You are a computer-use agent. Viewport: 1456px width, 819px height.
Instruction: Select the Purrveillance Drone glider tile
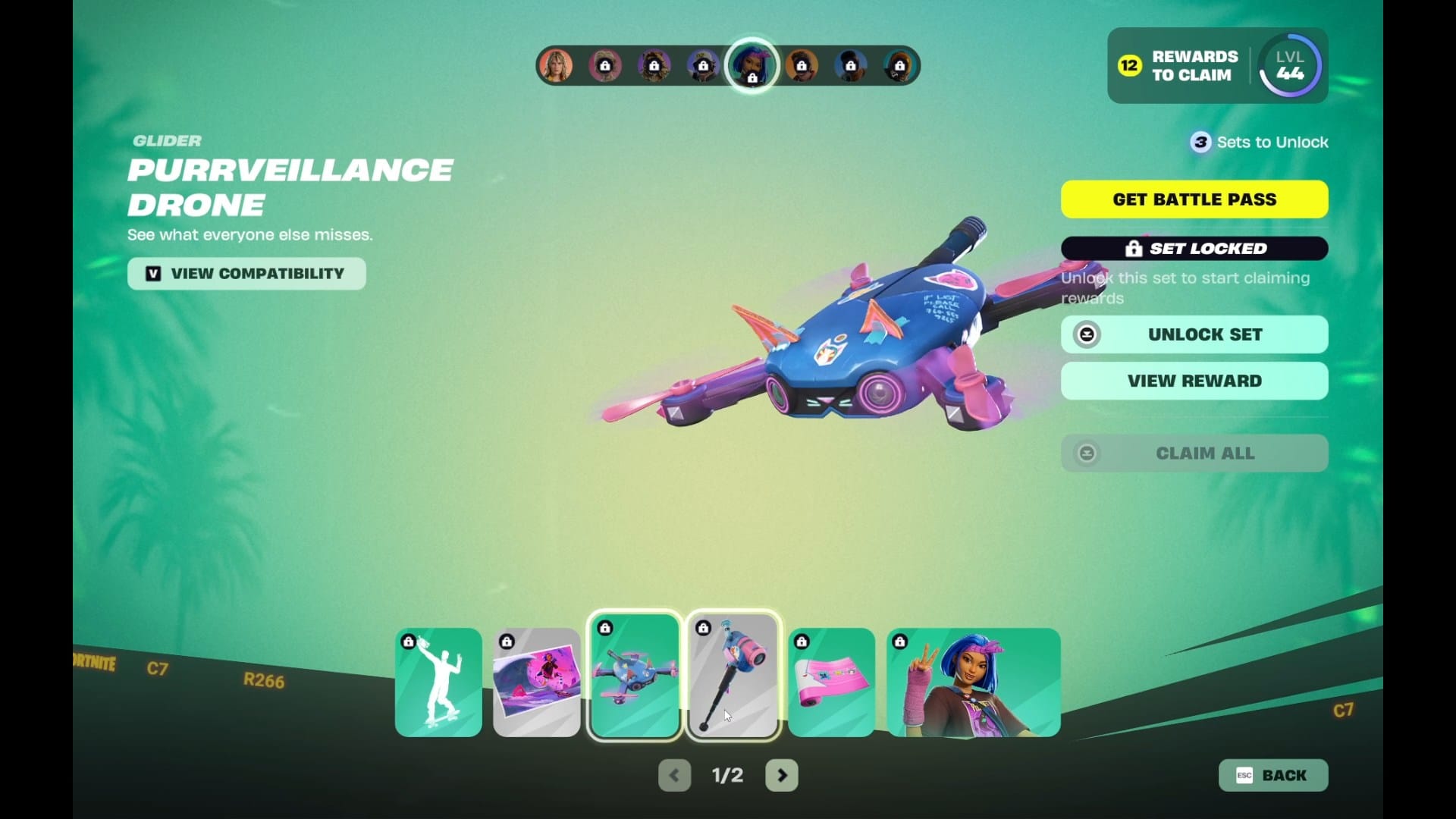click(x=635, y=676)
